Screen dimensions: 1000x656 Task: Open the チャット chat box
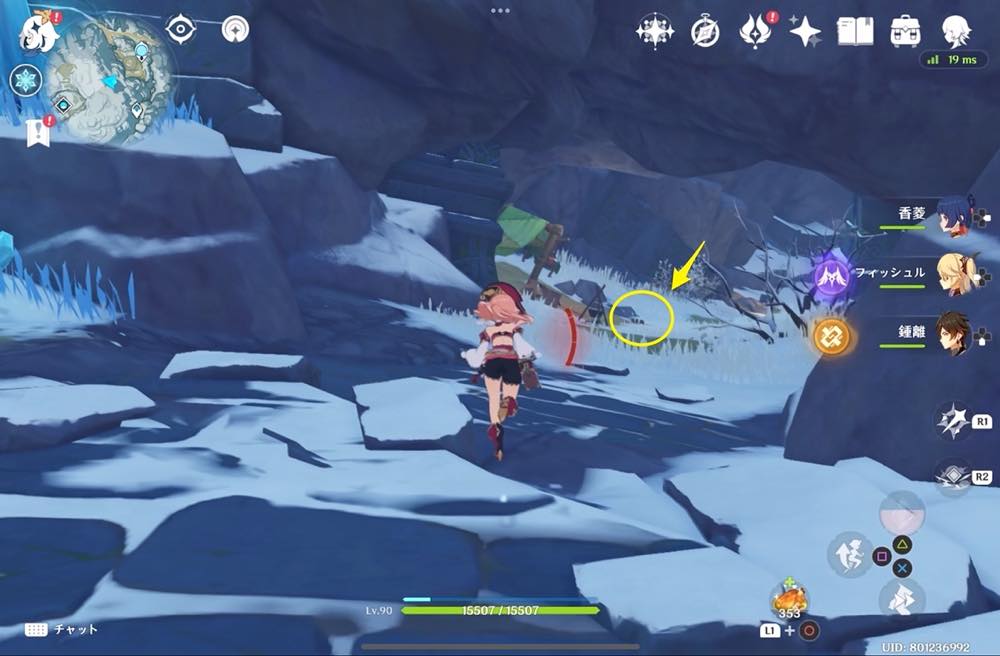coord(63,629)
